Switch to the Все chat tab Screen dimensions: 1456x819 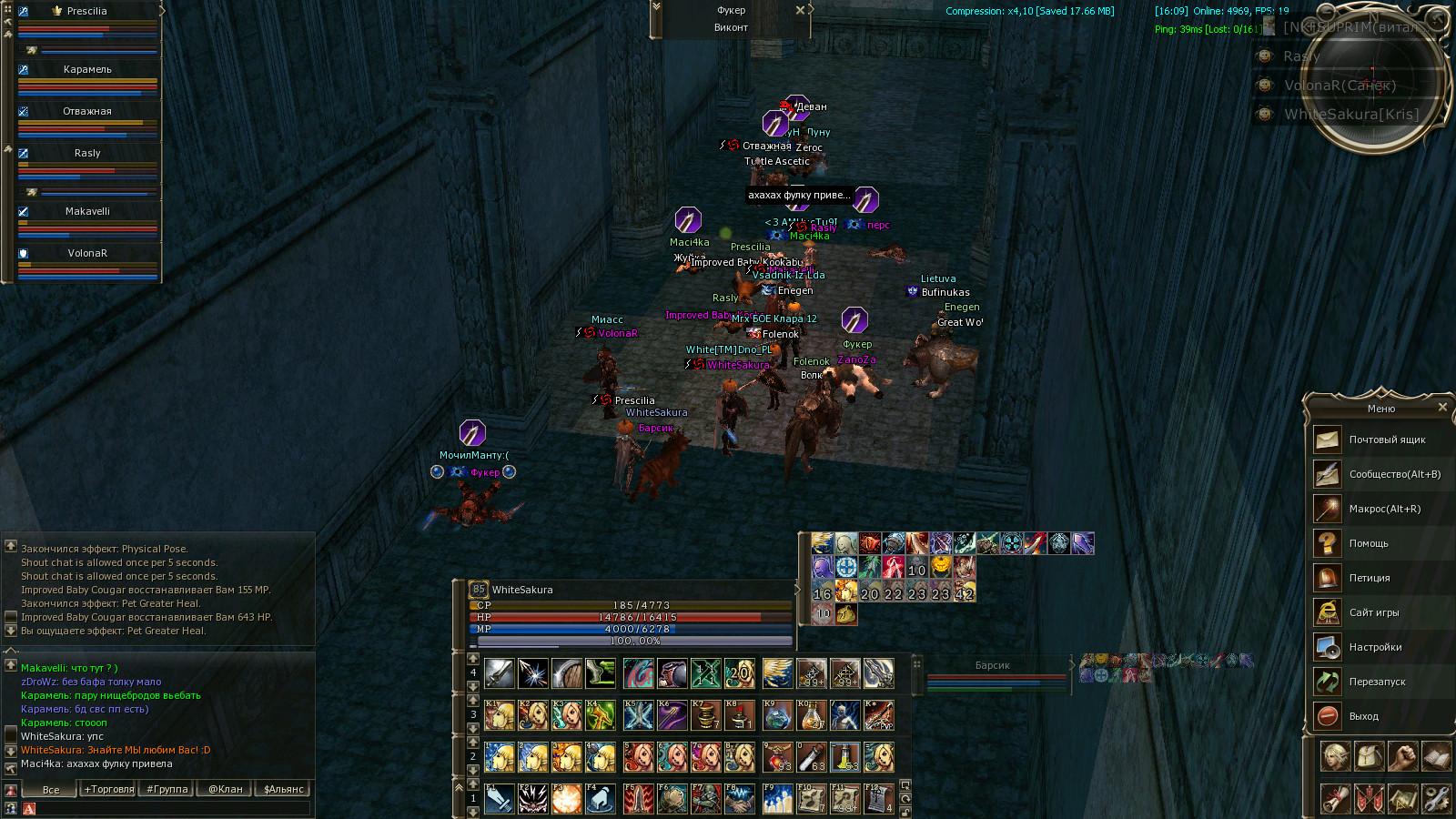51,789
